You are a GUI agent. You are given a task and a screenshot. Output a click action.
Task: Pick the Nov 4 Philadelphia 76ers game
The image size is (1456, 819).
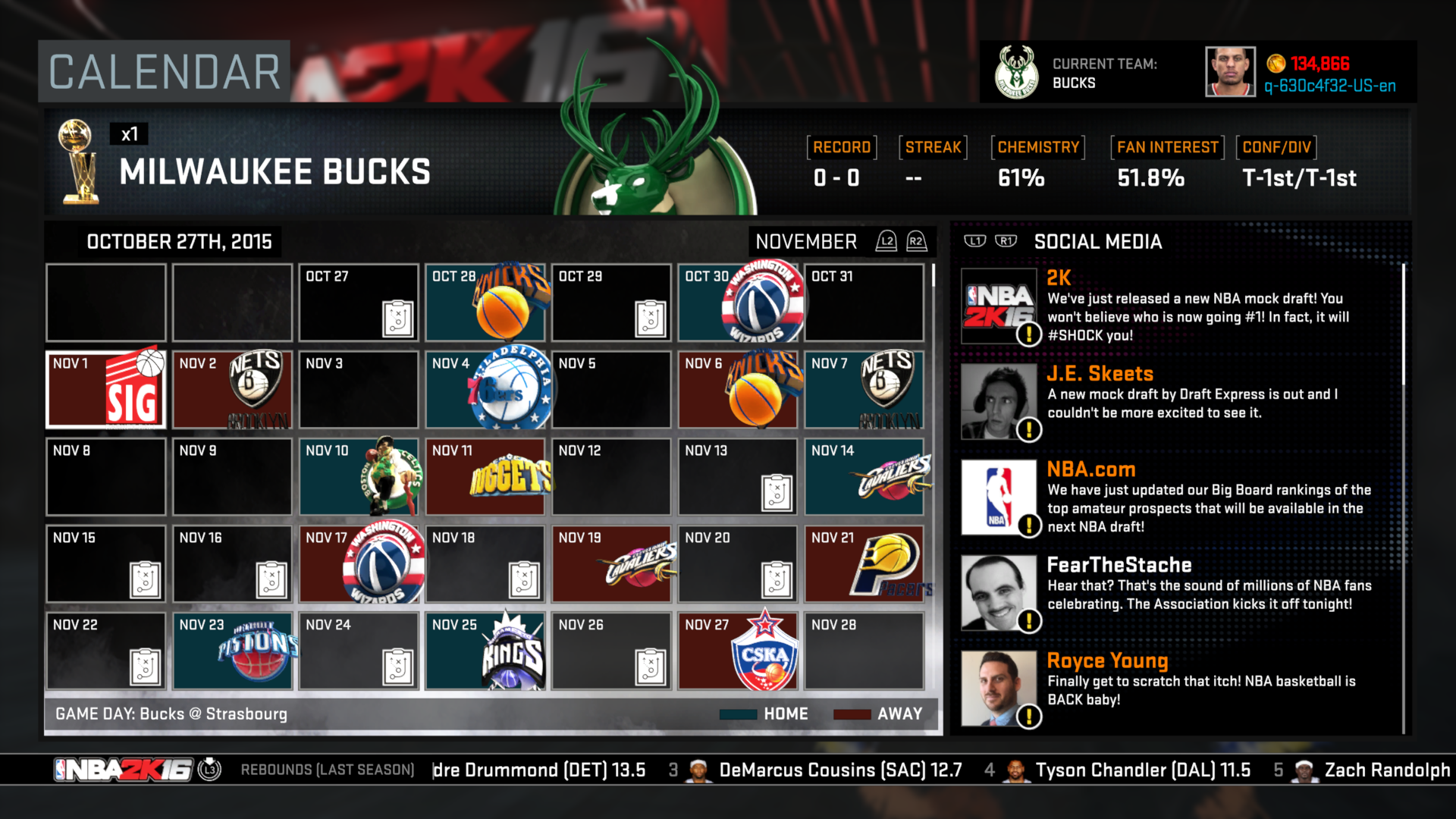pyautogui.click(x=485, y=390)
